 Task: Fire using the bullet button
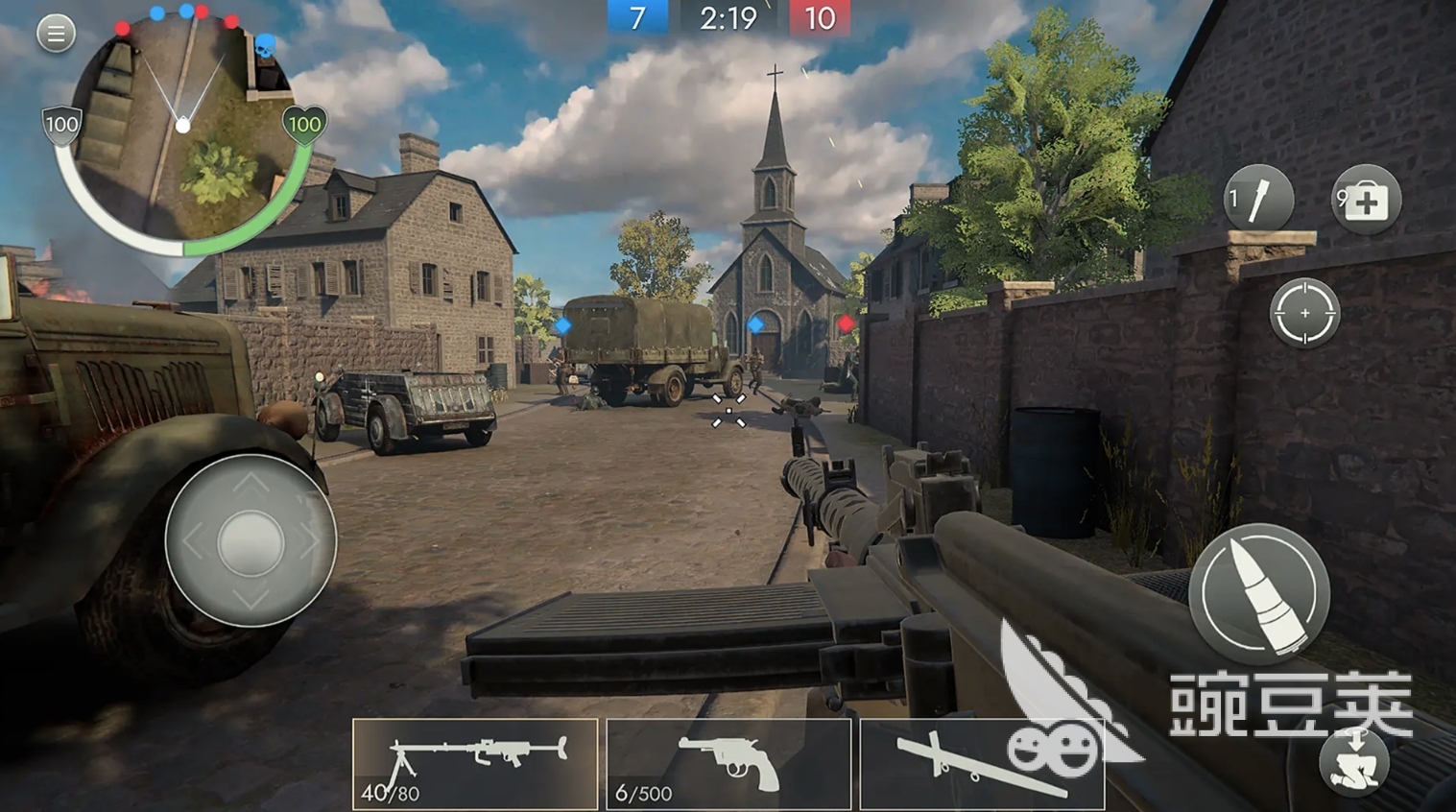[x=1258, y=593]
